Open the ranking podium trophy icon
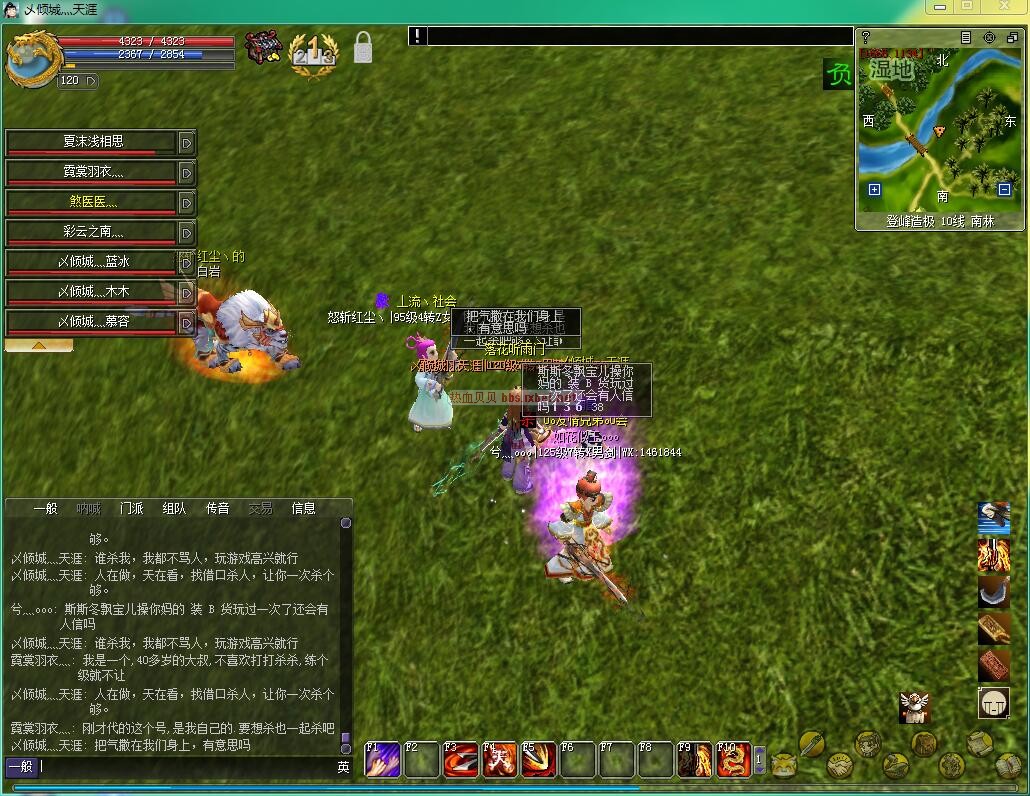 pyautogui.click(x=312, y=50)
